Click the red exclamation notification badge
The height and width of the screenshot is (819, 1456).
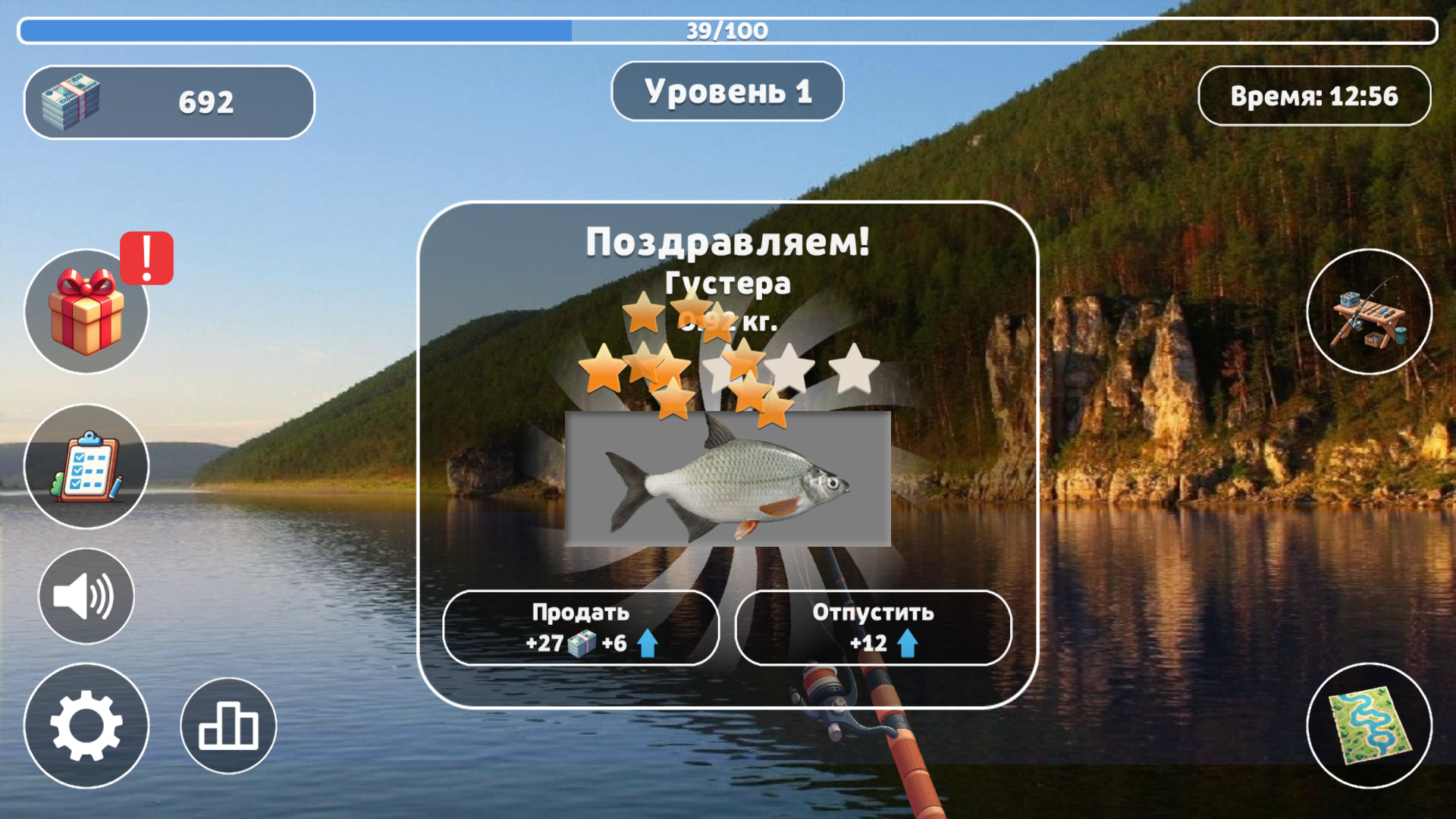click(146, 258)
